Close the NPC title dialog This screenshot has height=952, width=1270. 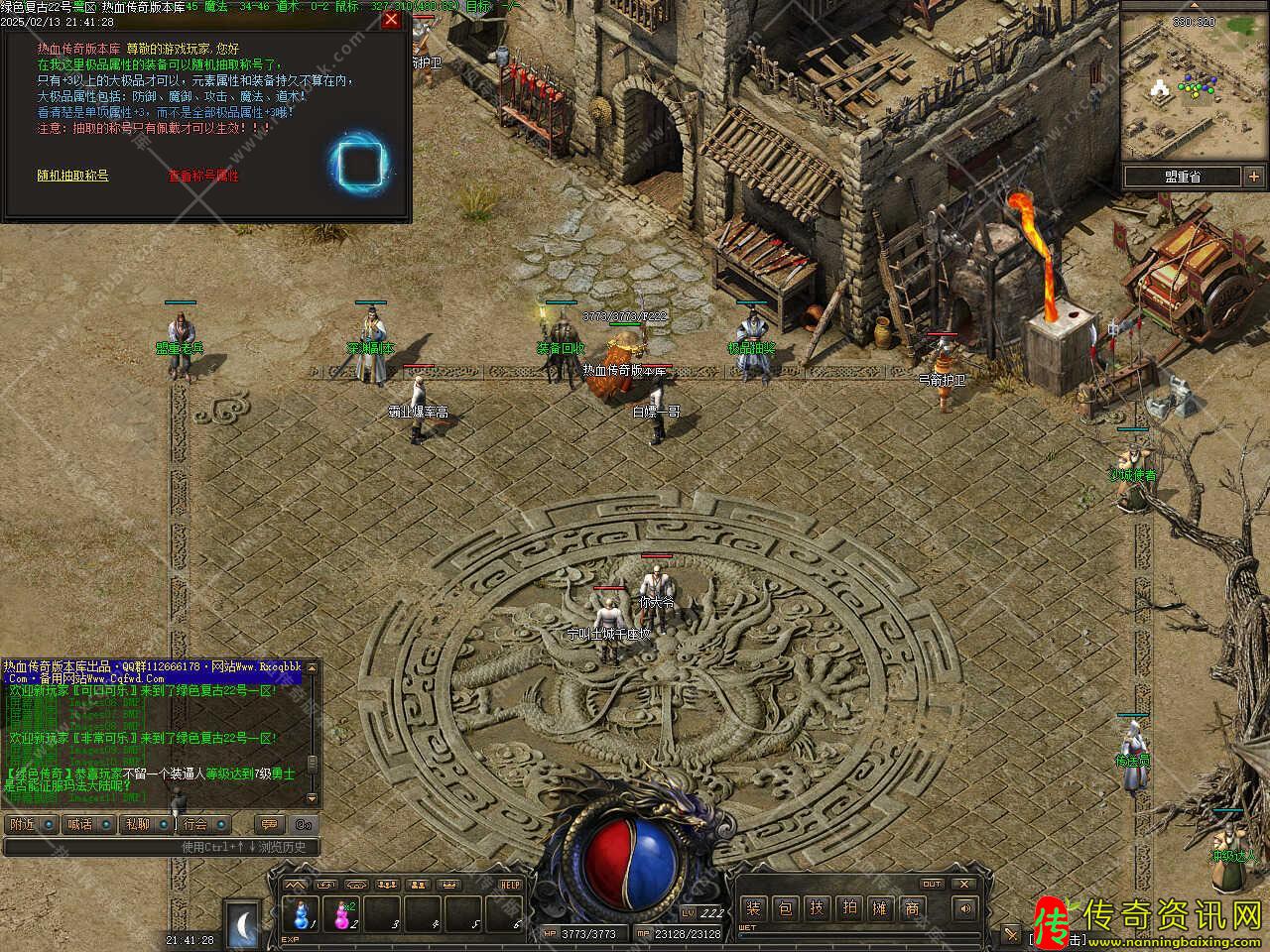(x=391, y=19)
